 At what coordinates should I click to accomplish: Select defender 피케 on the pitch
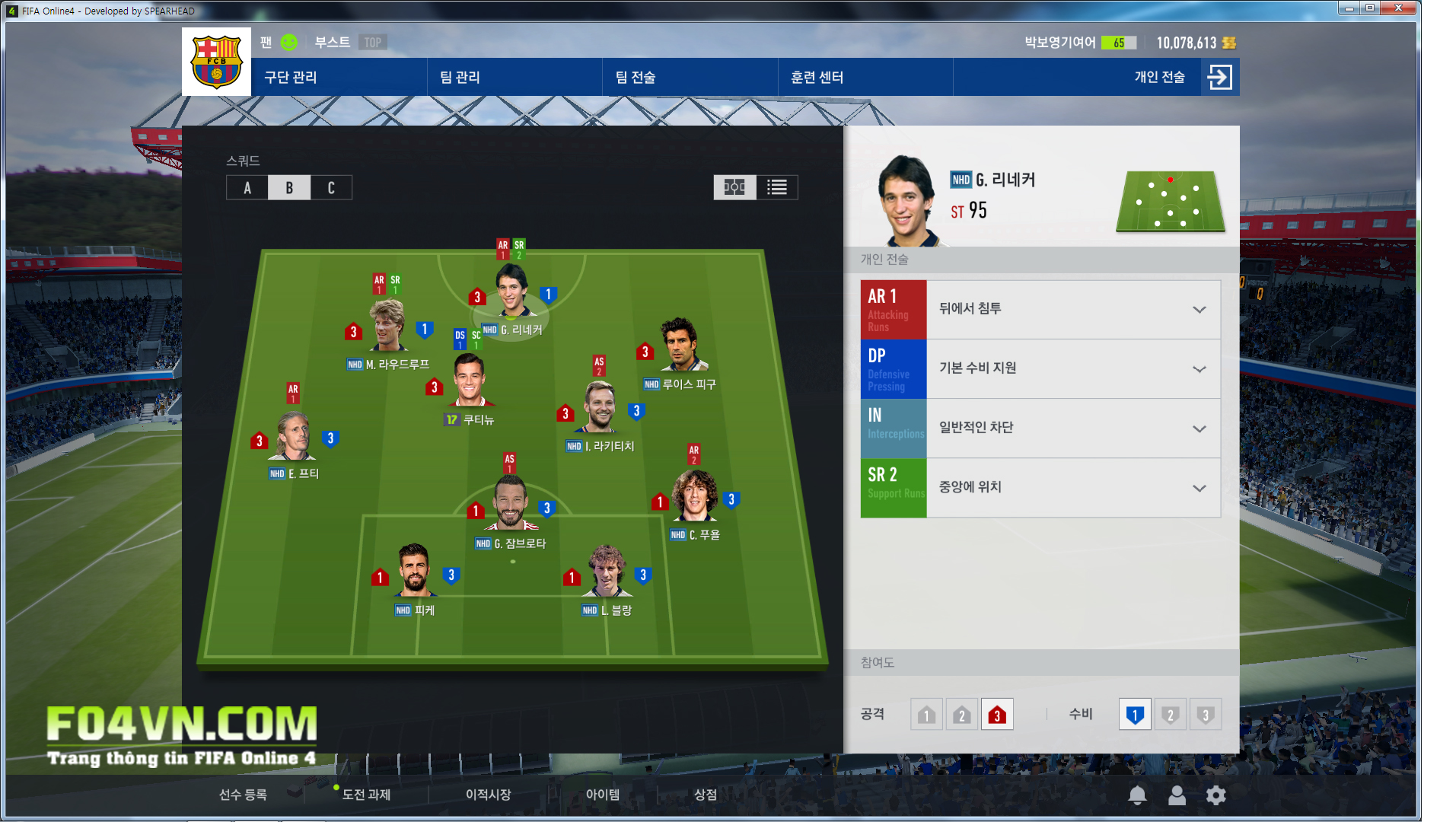pos(414,571)
